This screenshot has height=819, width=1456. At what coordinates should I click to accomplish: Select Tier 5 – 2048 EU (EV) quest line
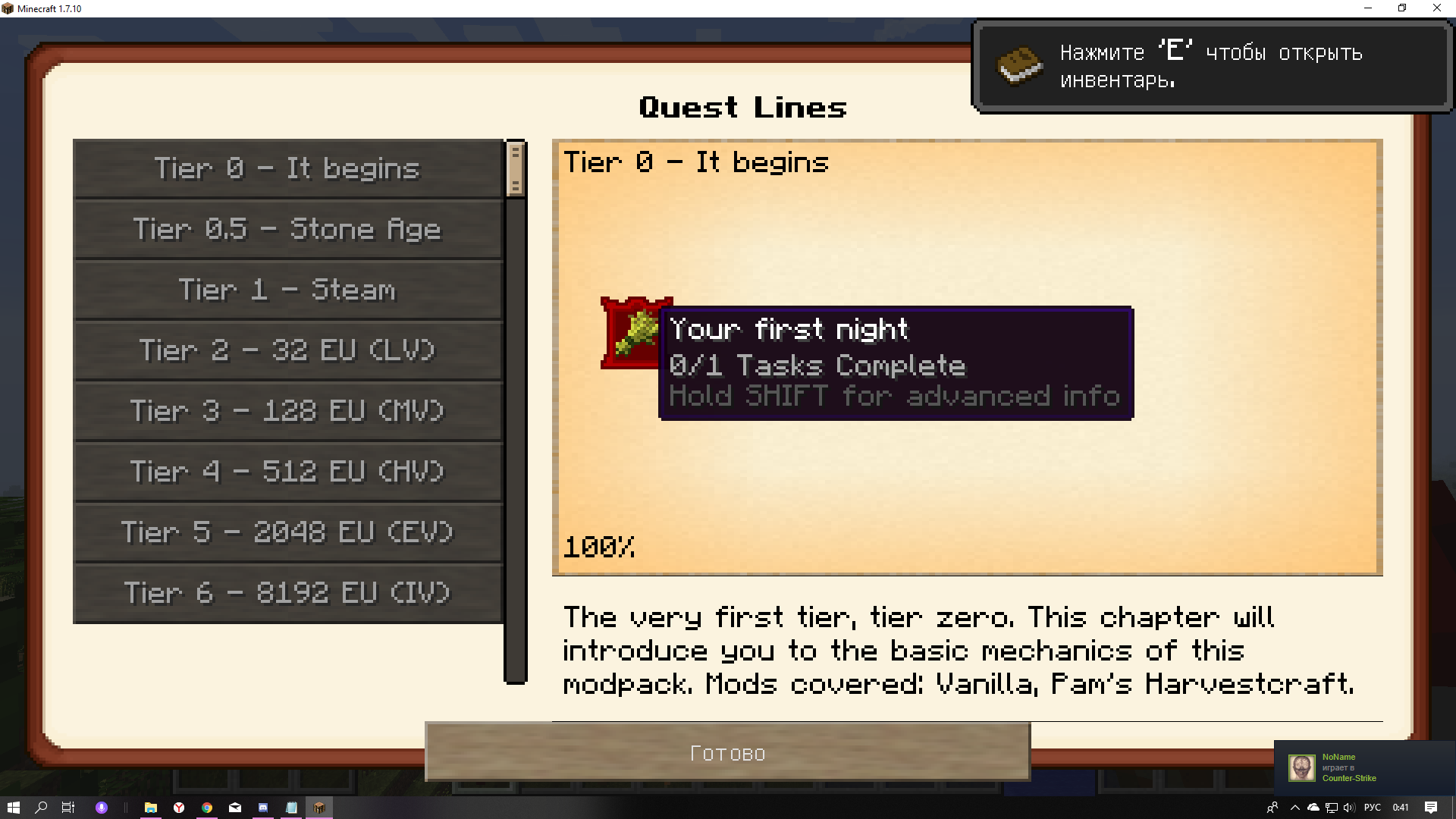pos(287,532)
